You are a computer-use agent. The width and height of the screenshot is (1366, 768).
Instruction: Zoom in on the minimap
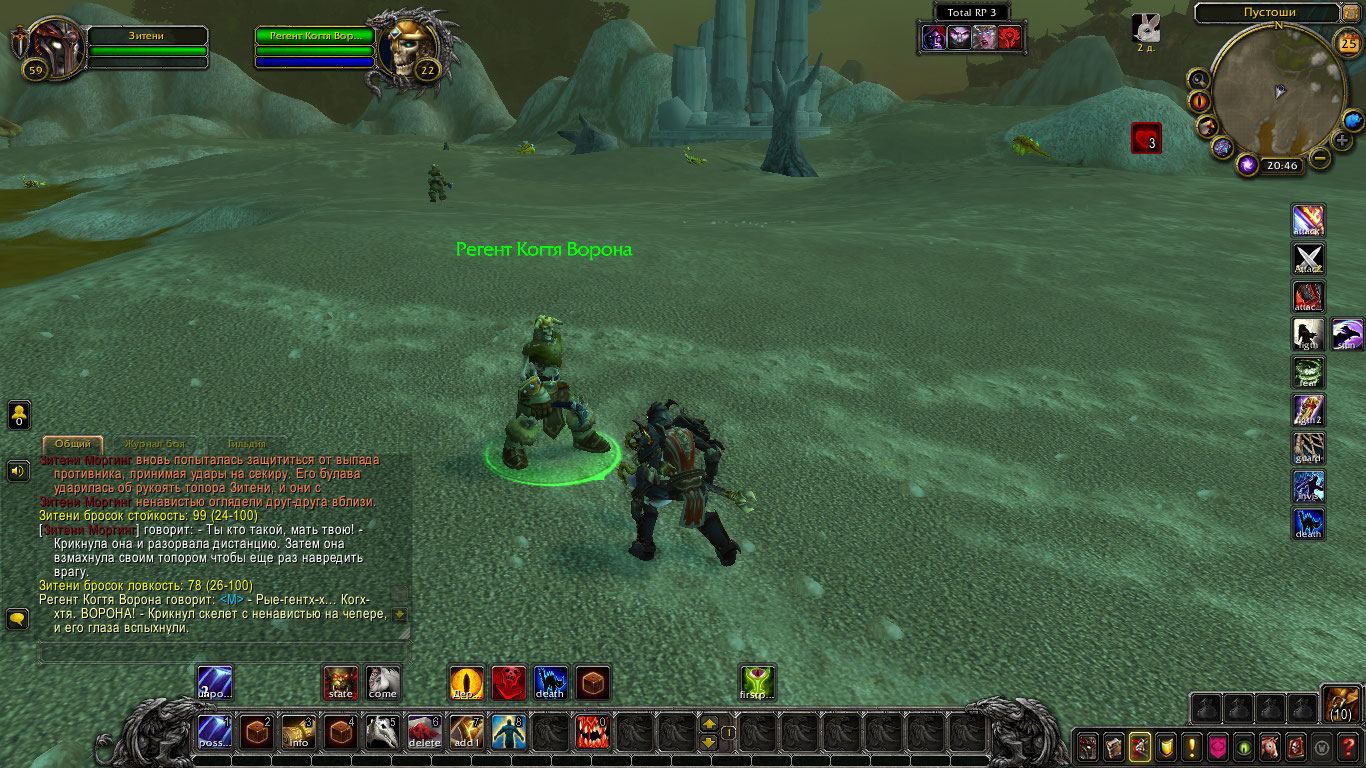pos(1342,140)
